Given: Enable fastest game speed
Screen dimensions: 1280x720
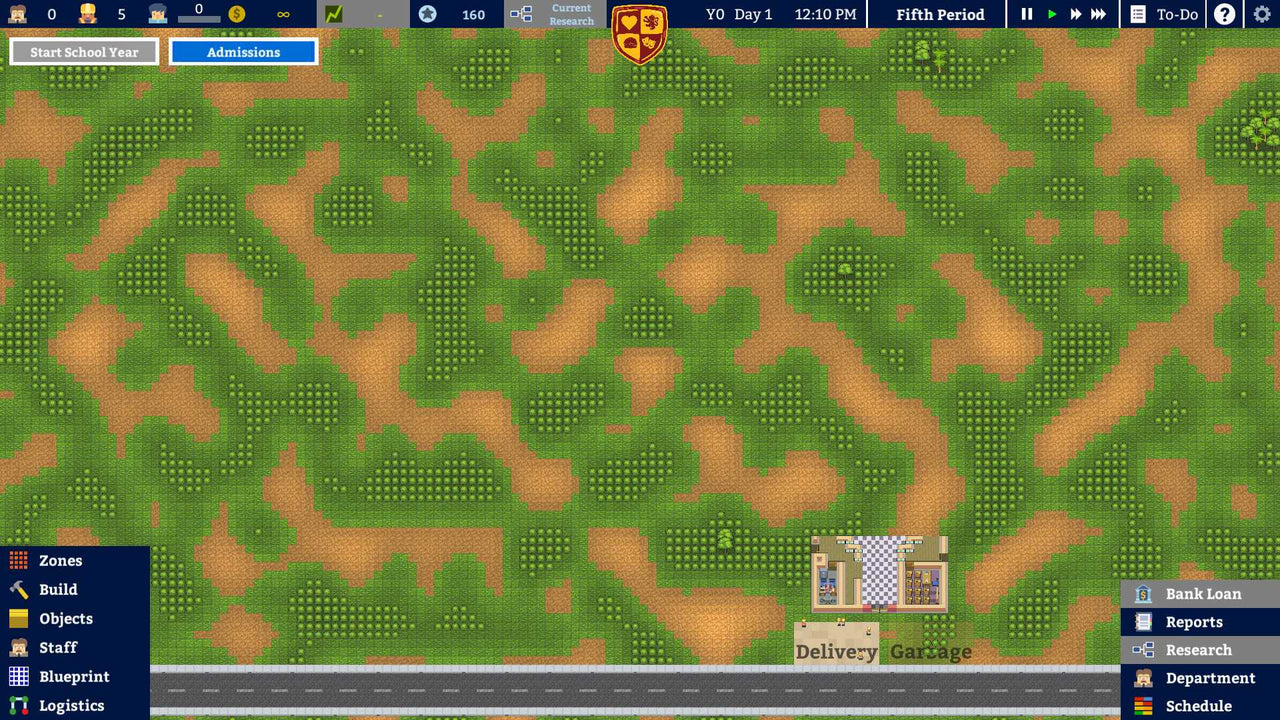Looking at the screenshot, I should click(1098, 14).
